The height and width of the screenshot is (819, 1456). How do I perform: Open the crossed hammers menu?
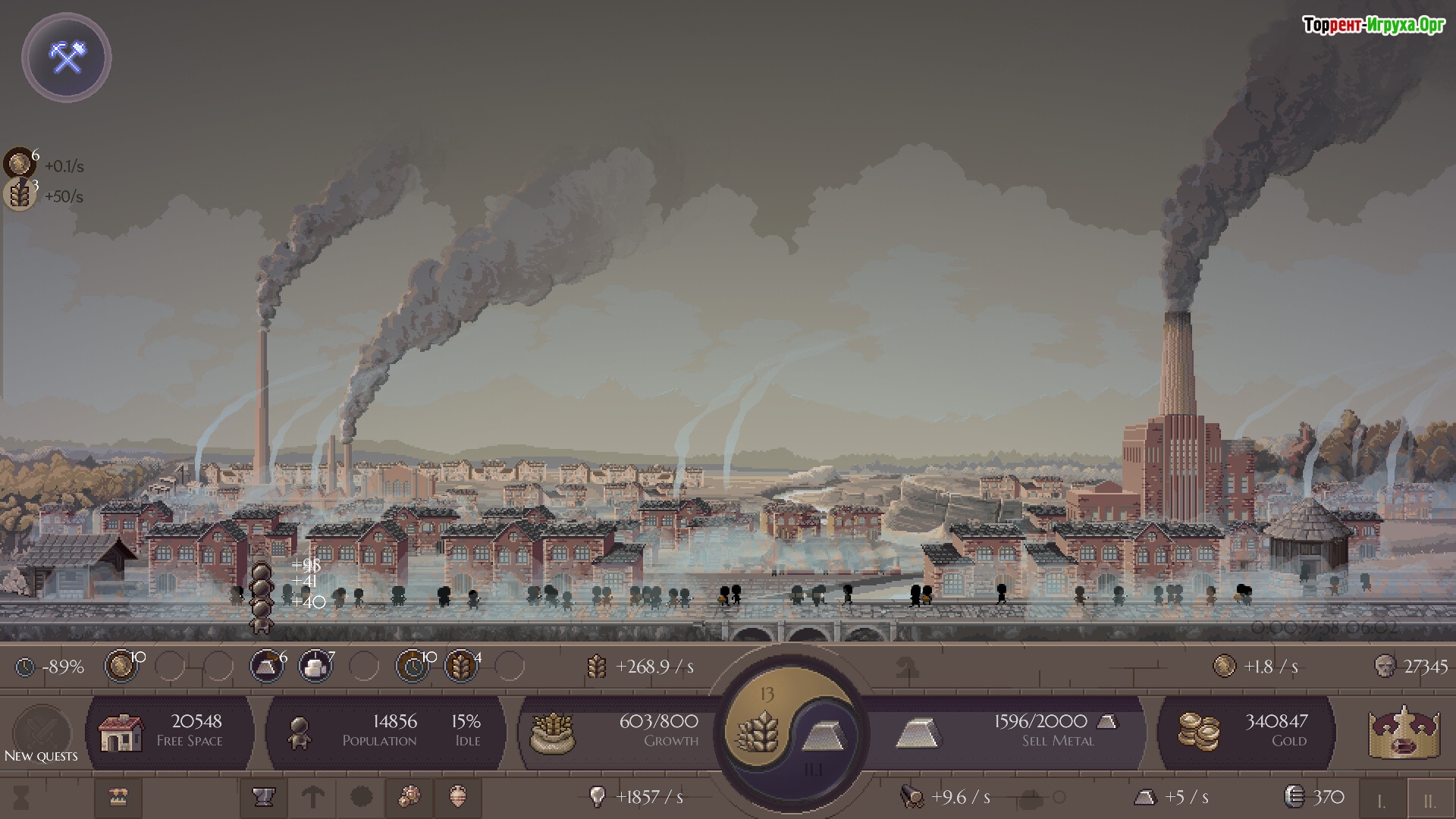[x=67, y=58]
